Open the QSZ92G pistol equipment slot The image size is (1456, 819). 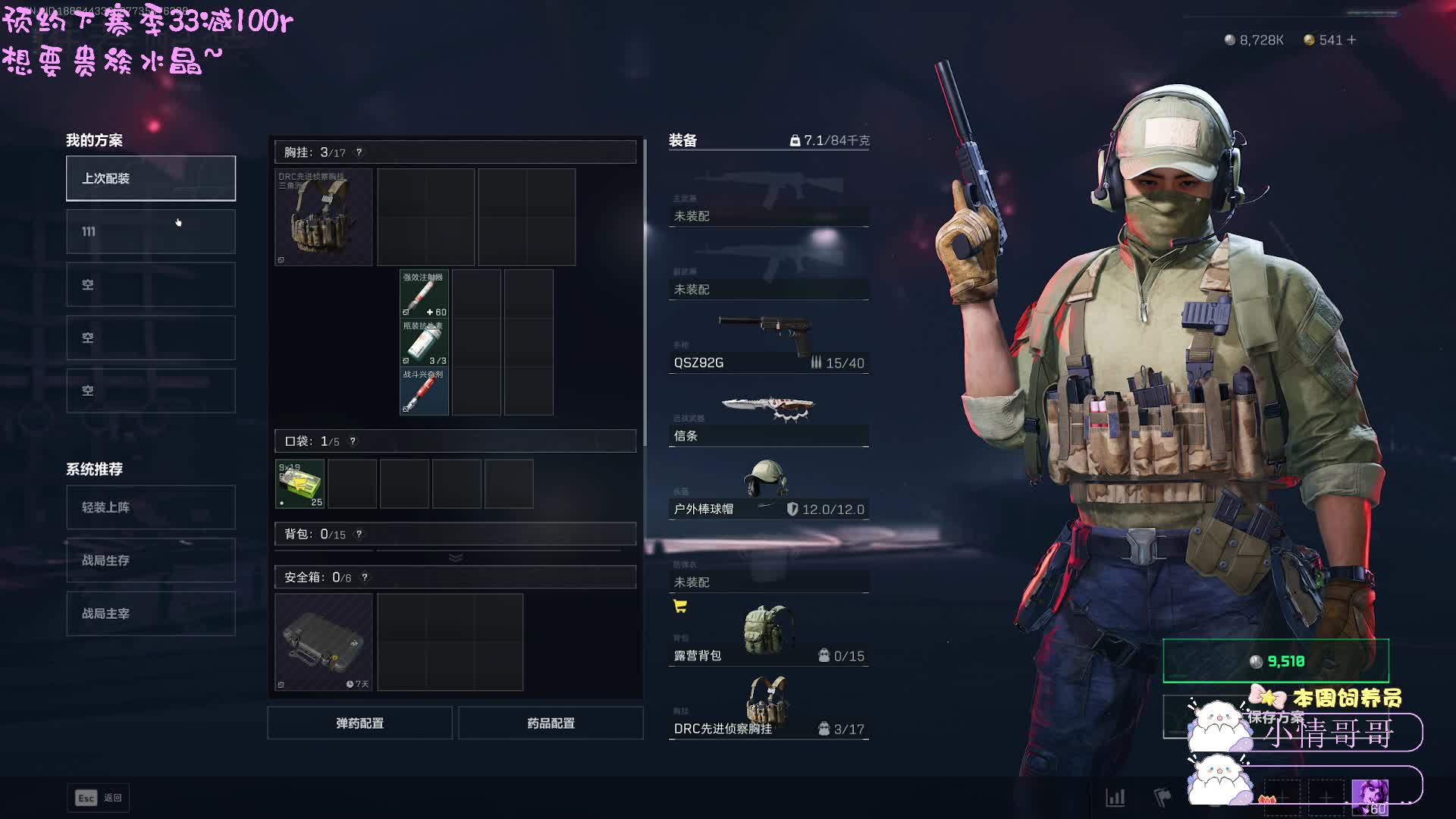point(768,343)
